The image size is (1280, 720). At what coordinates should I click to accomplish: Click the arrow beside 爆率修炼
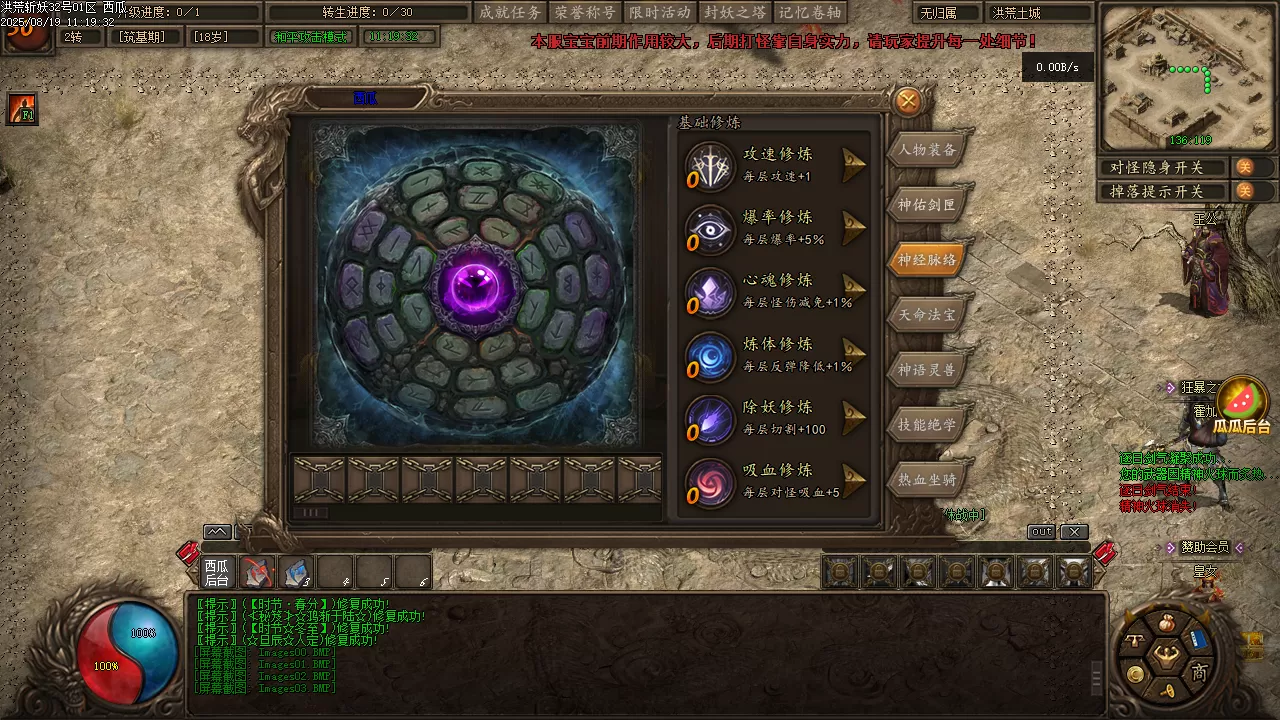click(x=852, y=228)
